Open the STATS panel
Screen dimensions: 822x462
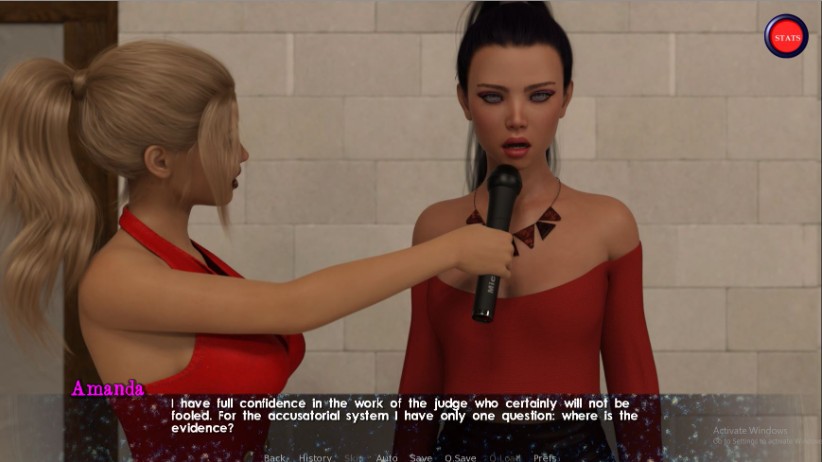tap(786, 36)
